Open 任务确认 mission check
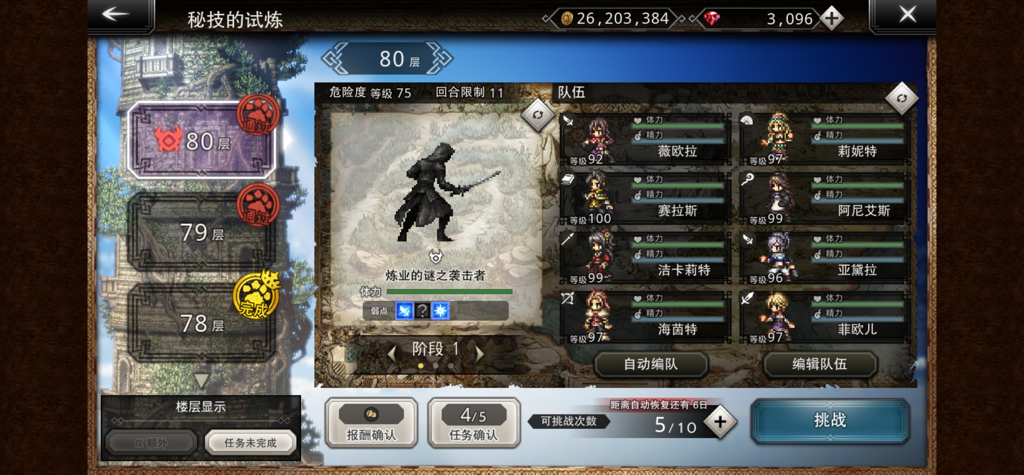The image size is (1024, 475). tap(473, 422)
